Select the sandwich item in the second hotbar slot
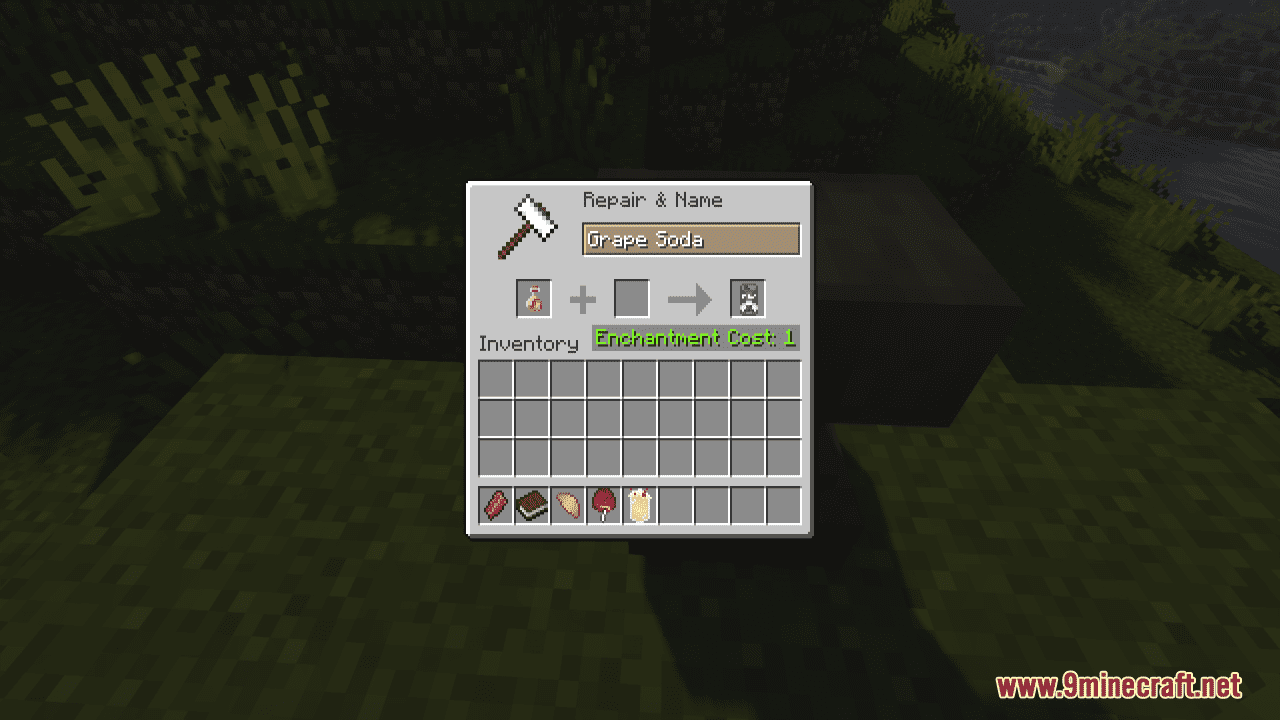 (531, 505)
